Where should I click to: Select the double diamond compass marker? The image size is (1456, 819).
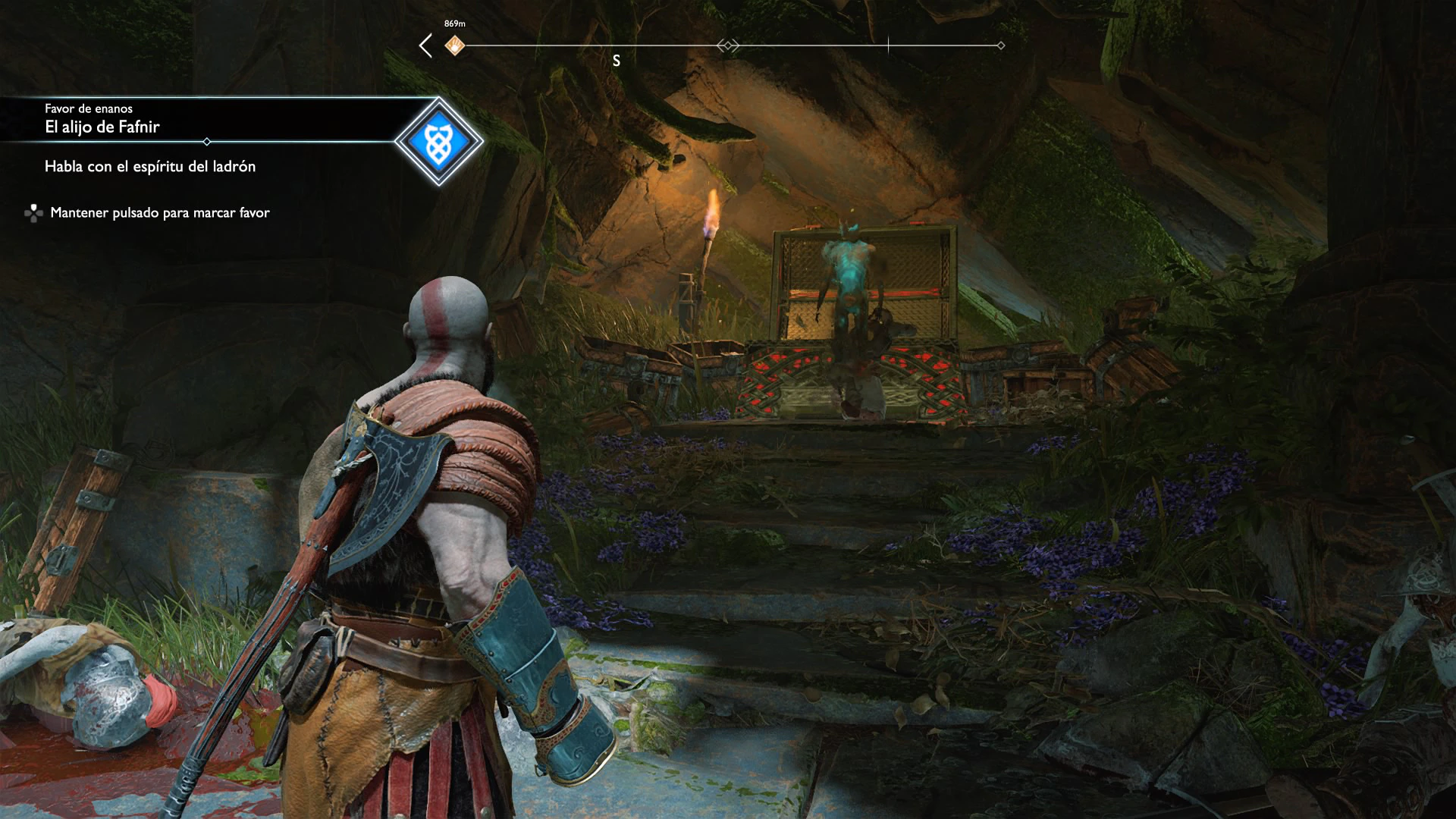click(x=728, y=45)
